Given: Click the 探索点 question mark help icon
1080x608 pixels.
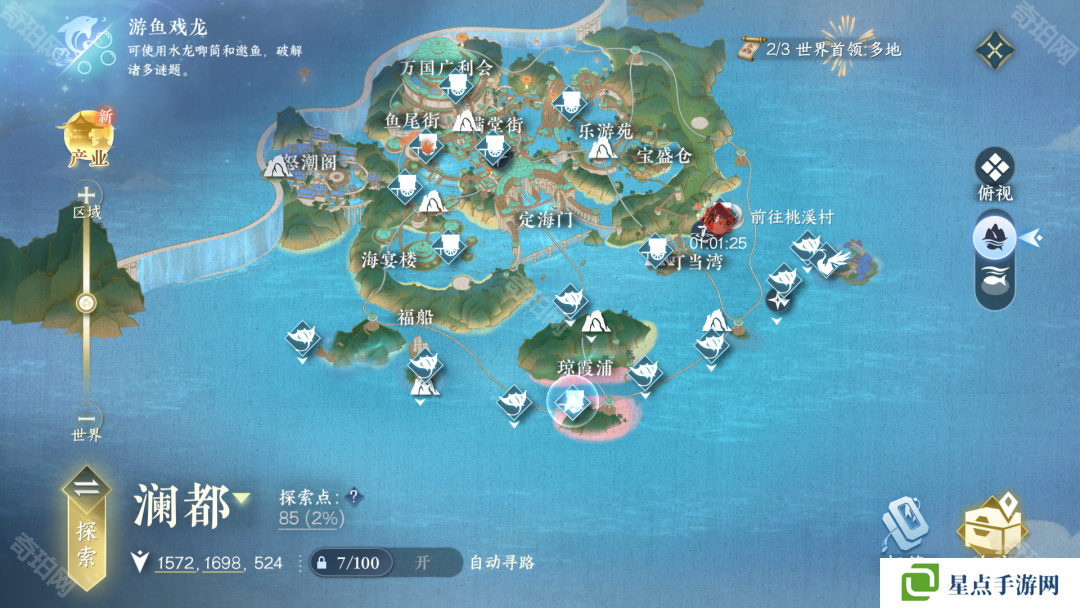Looking at the screenshot, I should [353, 496].
